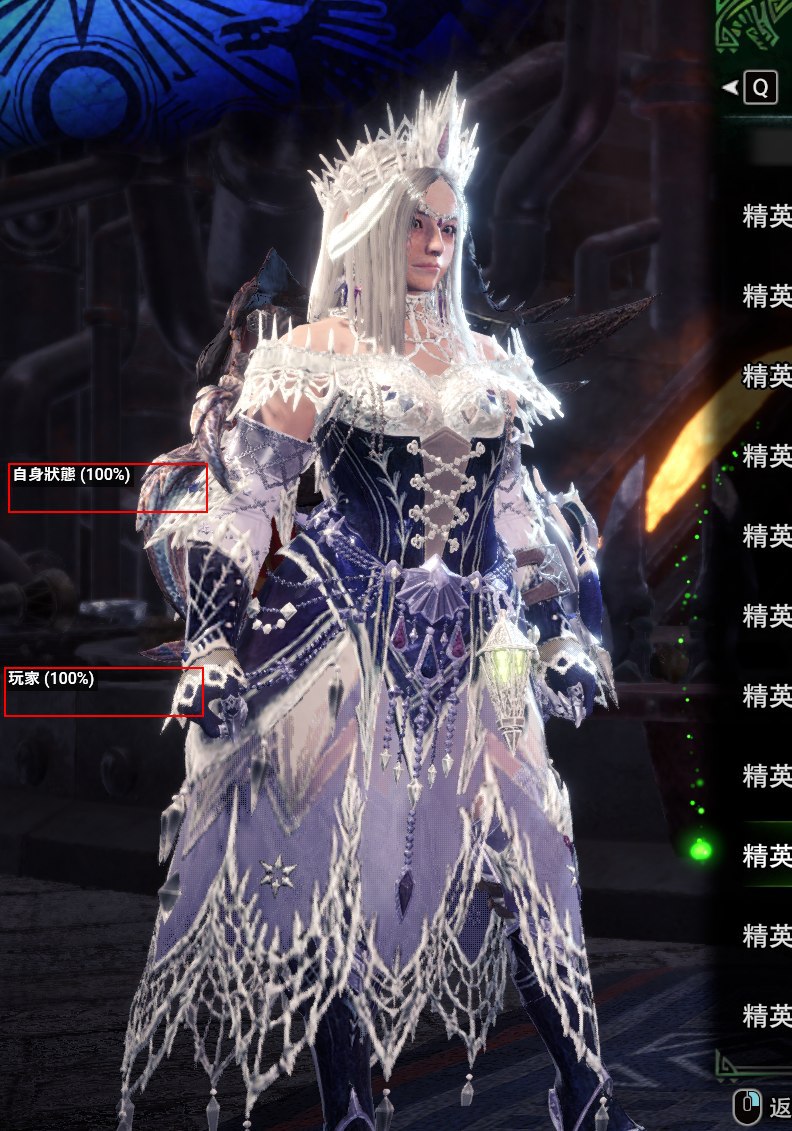The image size is (792, 1131).
Task: Click the 自身狀態 (100%) overlay widget
Action: tap(108, 487)
